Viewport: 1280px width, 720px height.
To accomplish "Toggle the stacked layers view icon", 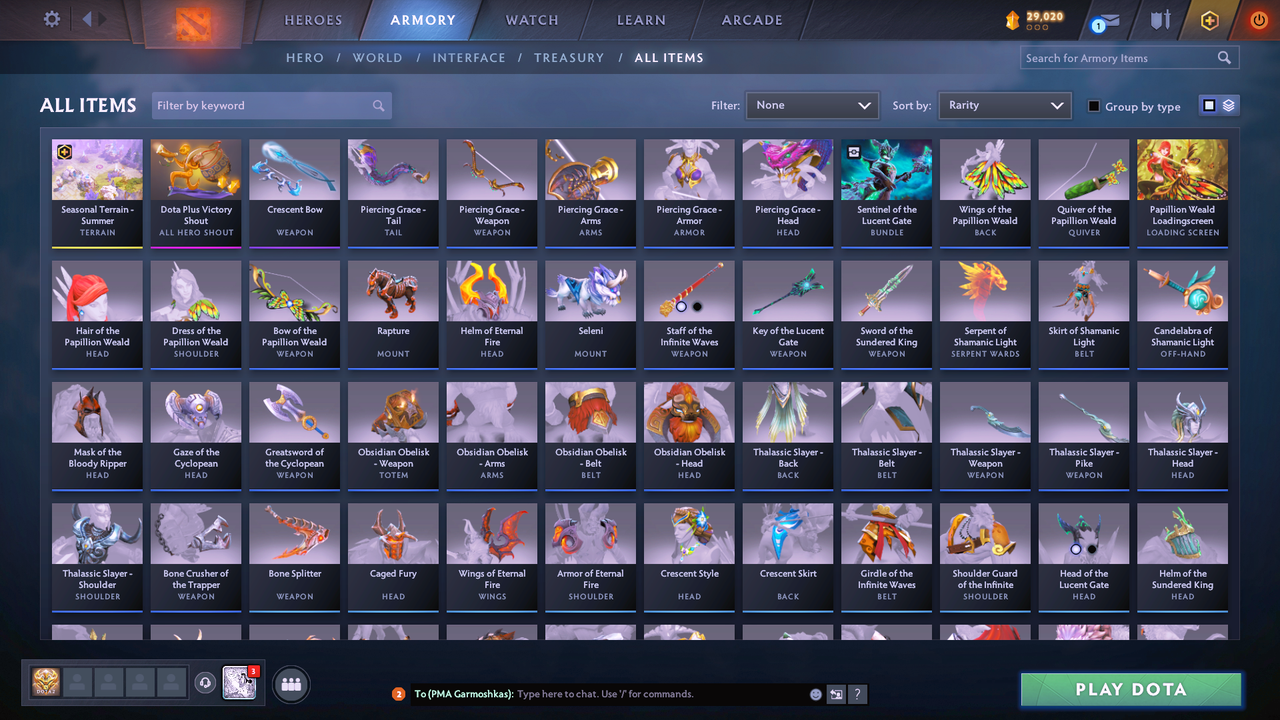I will (x=1228, y=105).
